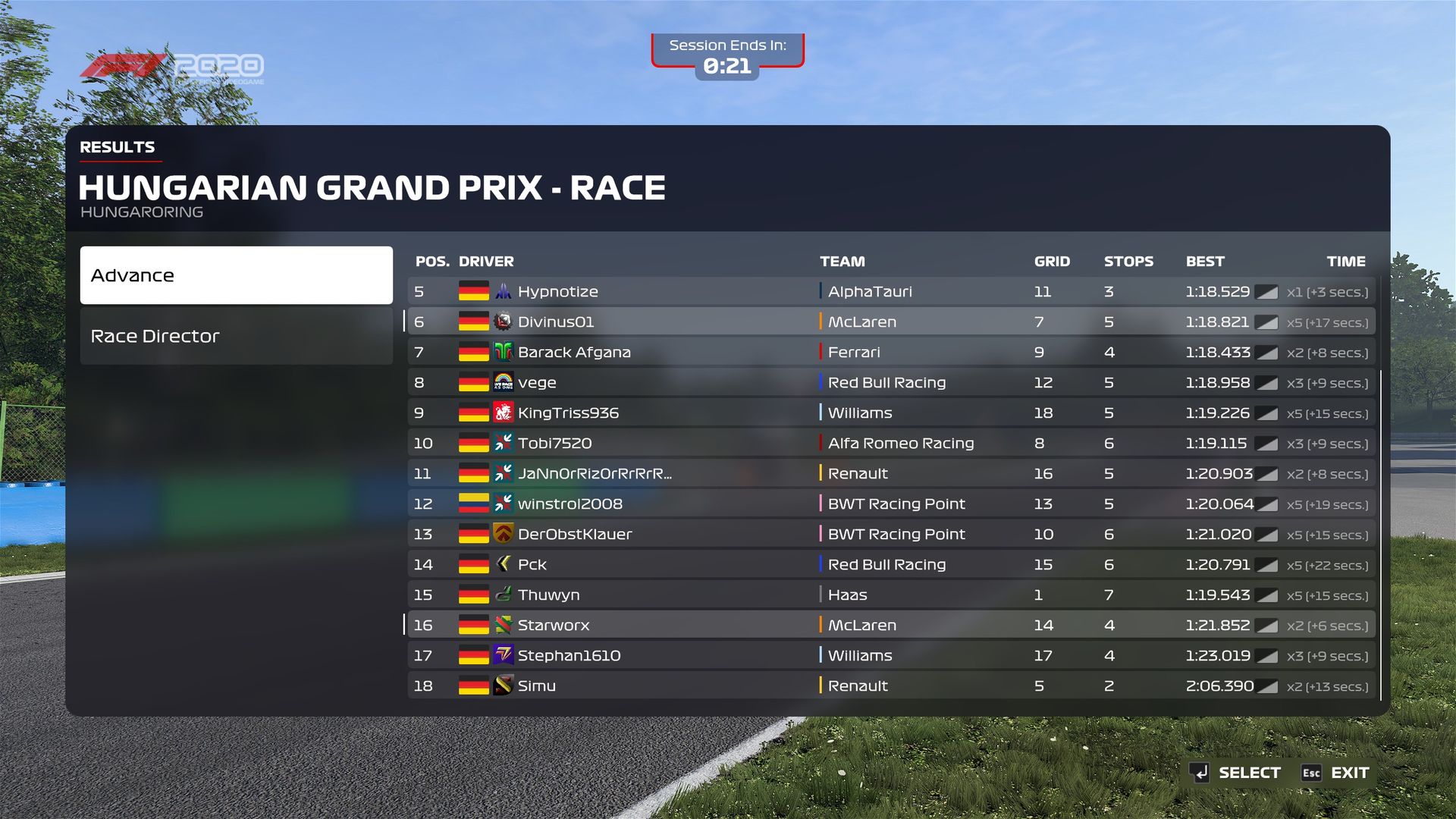Screen dimensions: 1456x819
Task: Select the vege driver entry
Action: 891,383
